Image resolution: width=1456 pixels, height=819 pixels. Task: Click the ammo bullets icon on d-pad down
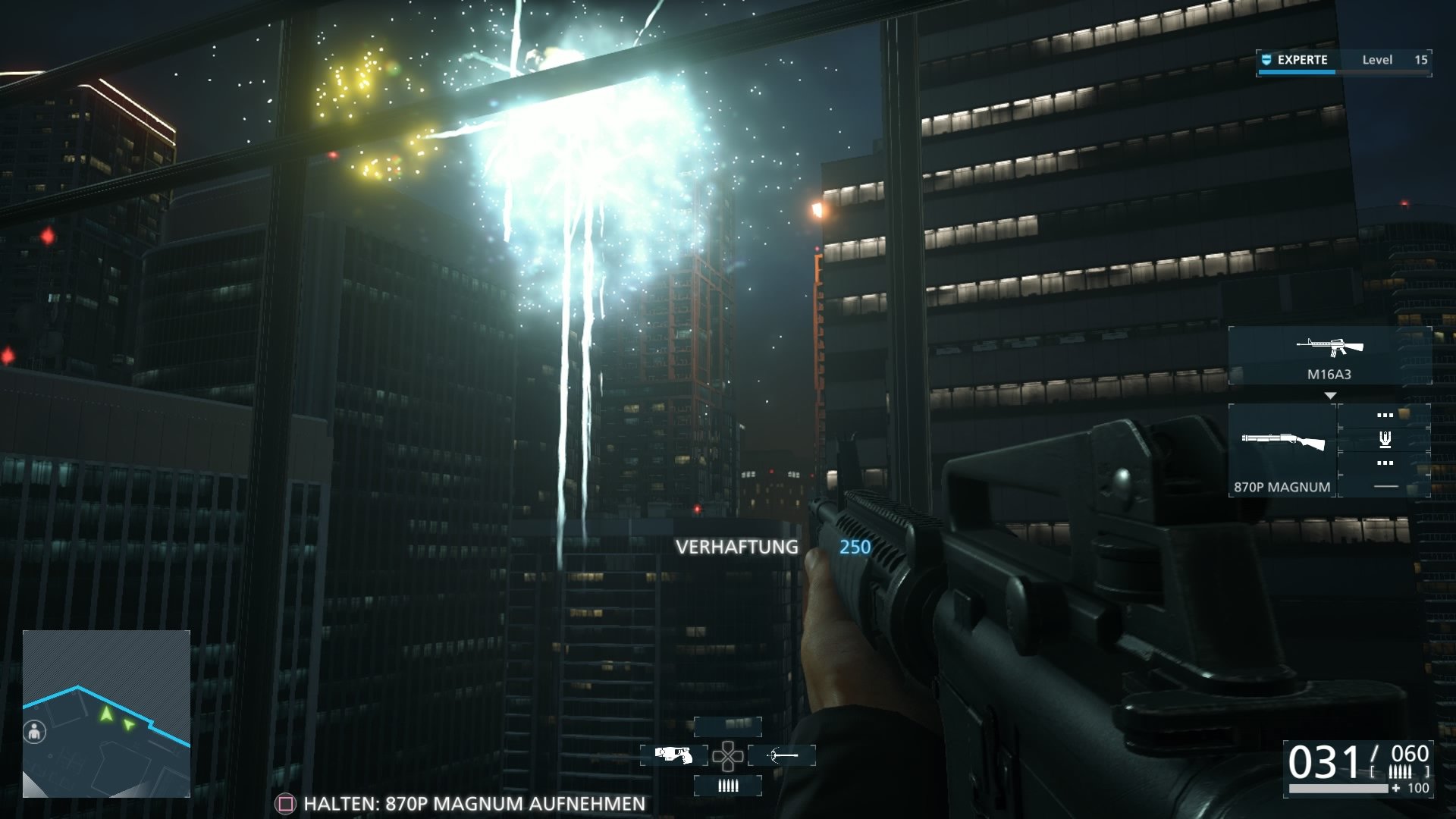(726, 786)
